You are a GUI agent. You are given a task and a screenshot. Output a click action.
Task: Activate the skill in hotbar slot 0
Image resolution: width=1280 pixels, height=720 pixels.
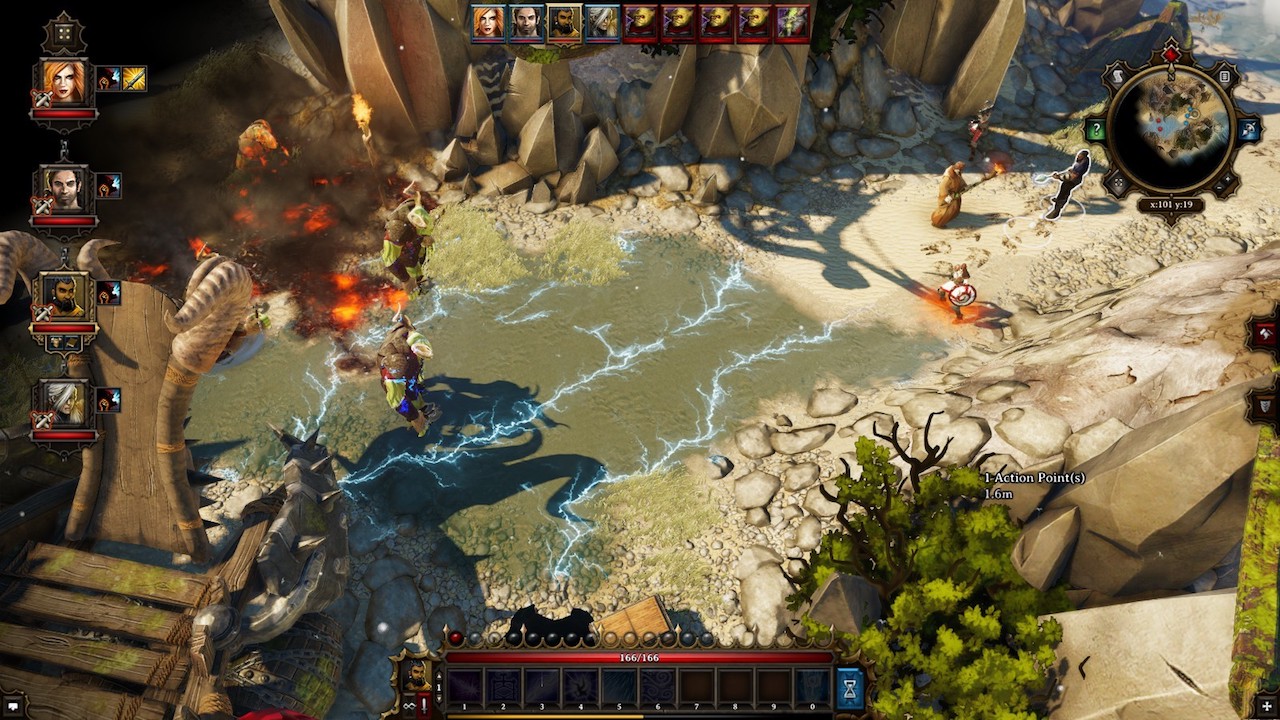(x=813, y=688)
